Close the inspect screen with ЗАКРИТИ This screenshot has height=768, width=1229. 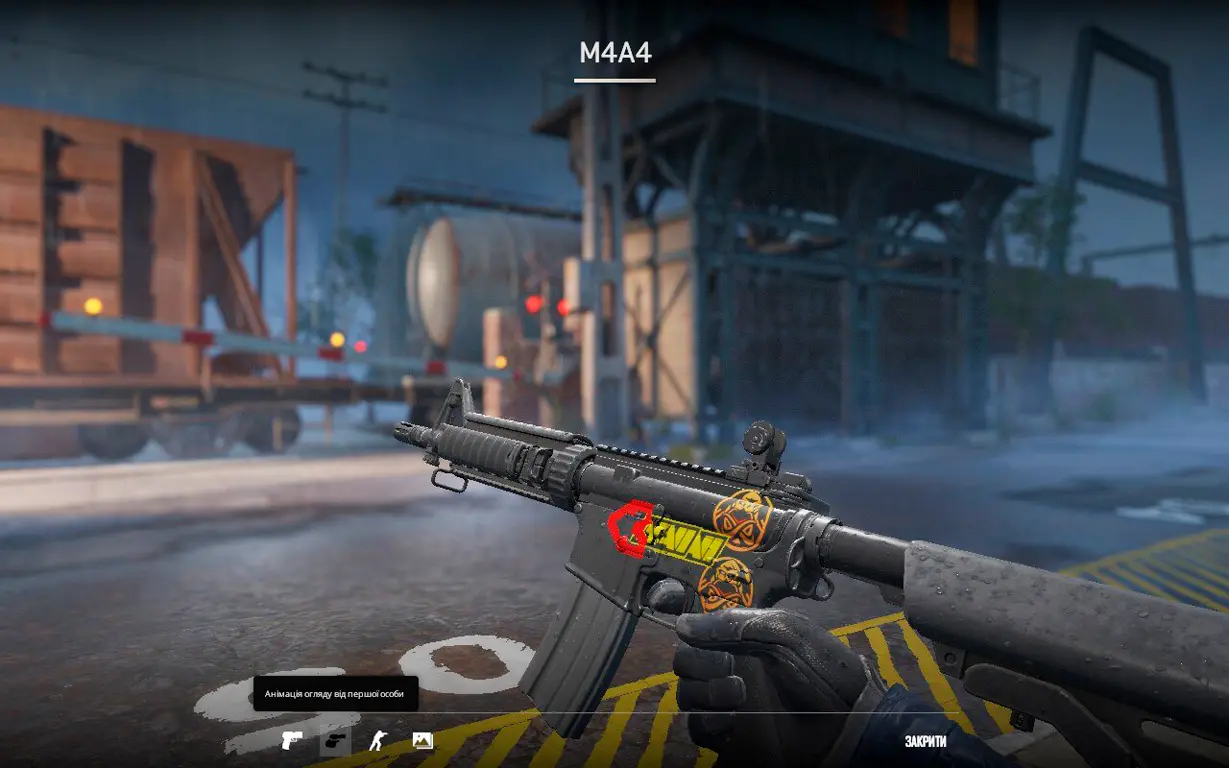coord(925,741)
